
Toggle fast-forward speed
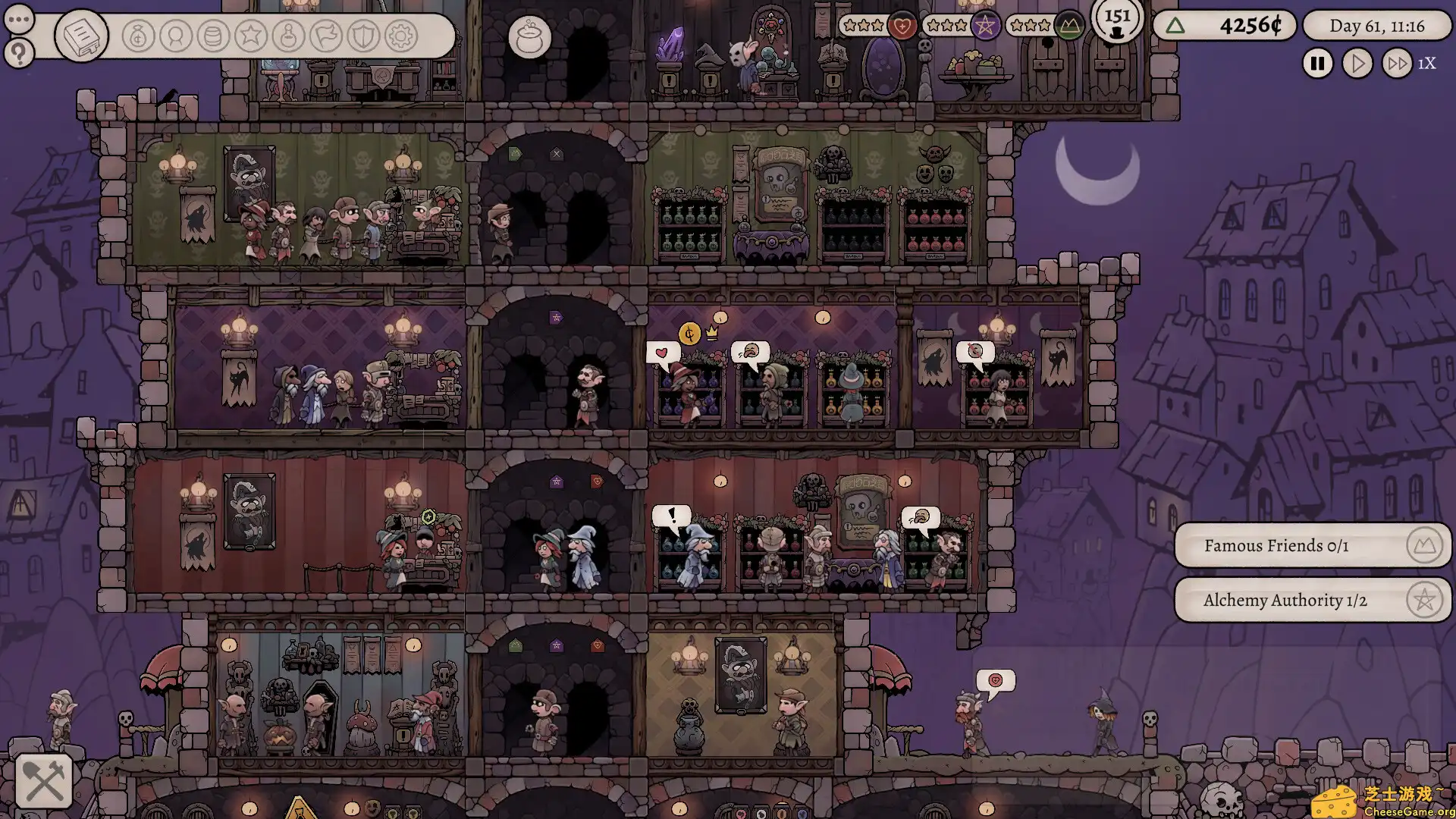pyautogui.click(x=1396, y=63)
